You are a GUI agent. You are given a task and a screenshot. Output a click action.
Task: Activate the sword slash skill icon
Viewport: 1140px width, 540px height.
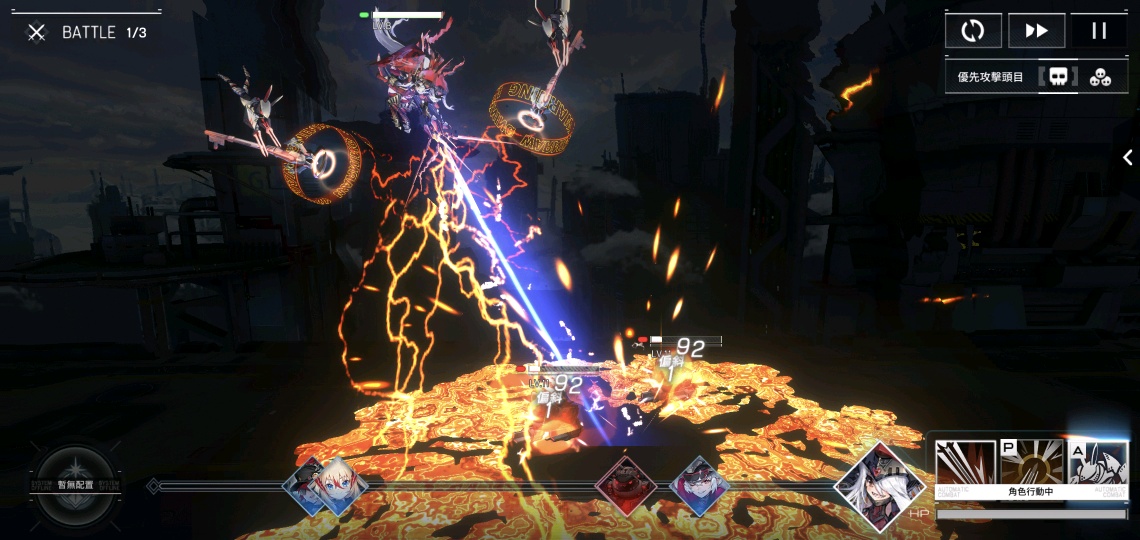point(966,464)
